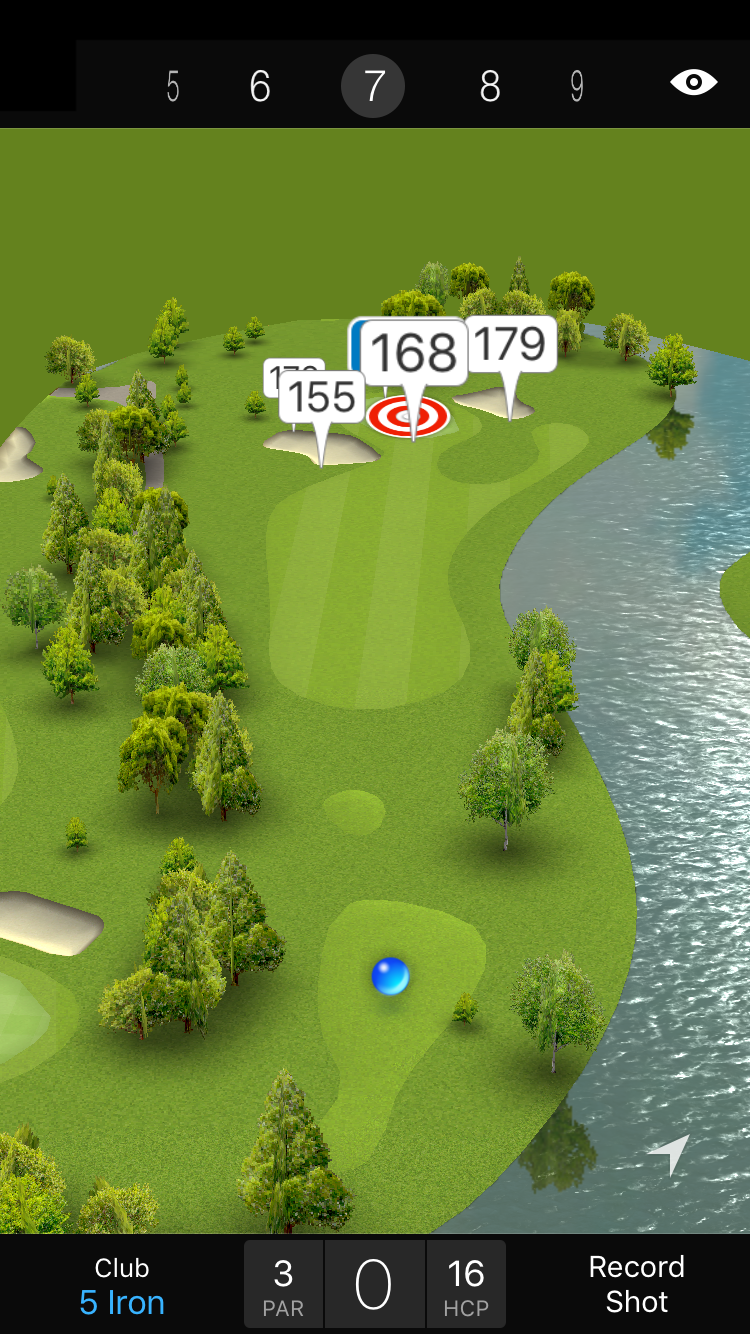Select the 155 yard bunker marker
This screenshot has height=1334, width=750.
(x=322, y=396)
